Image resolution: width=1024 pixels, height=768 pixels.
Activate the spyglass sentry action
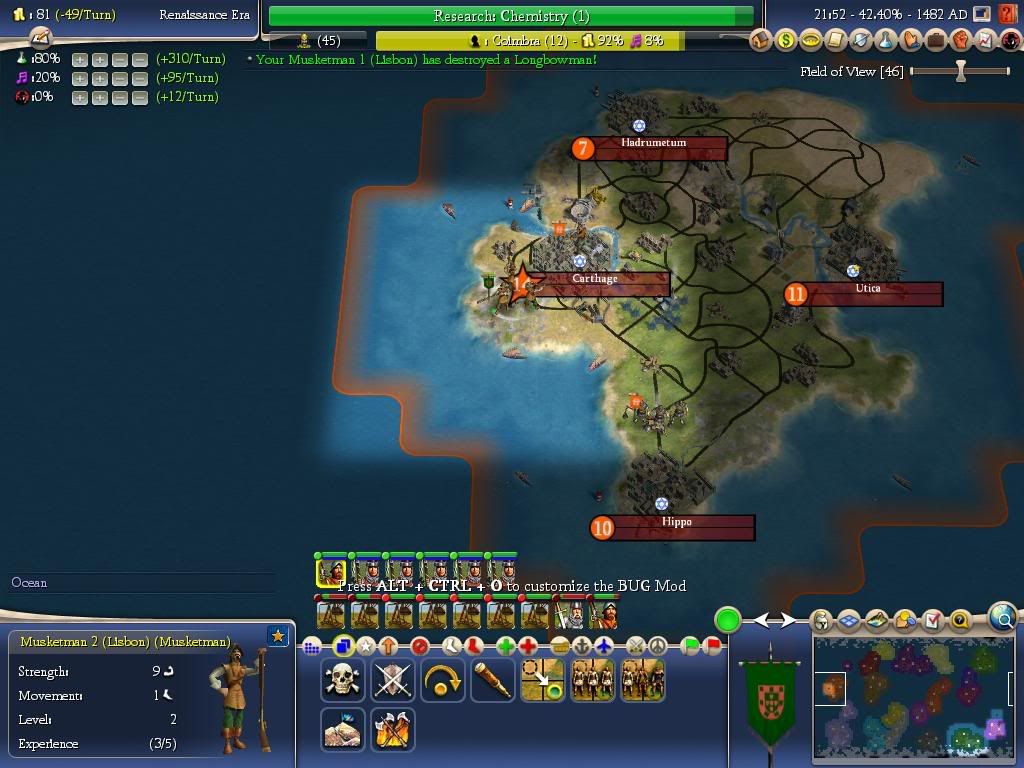[492, 680]
